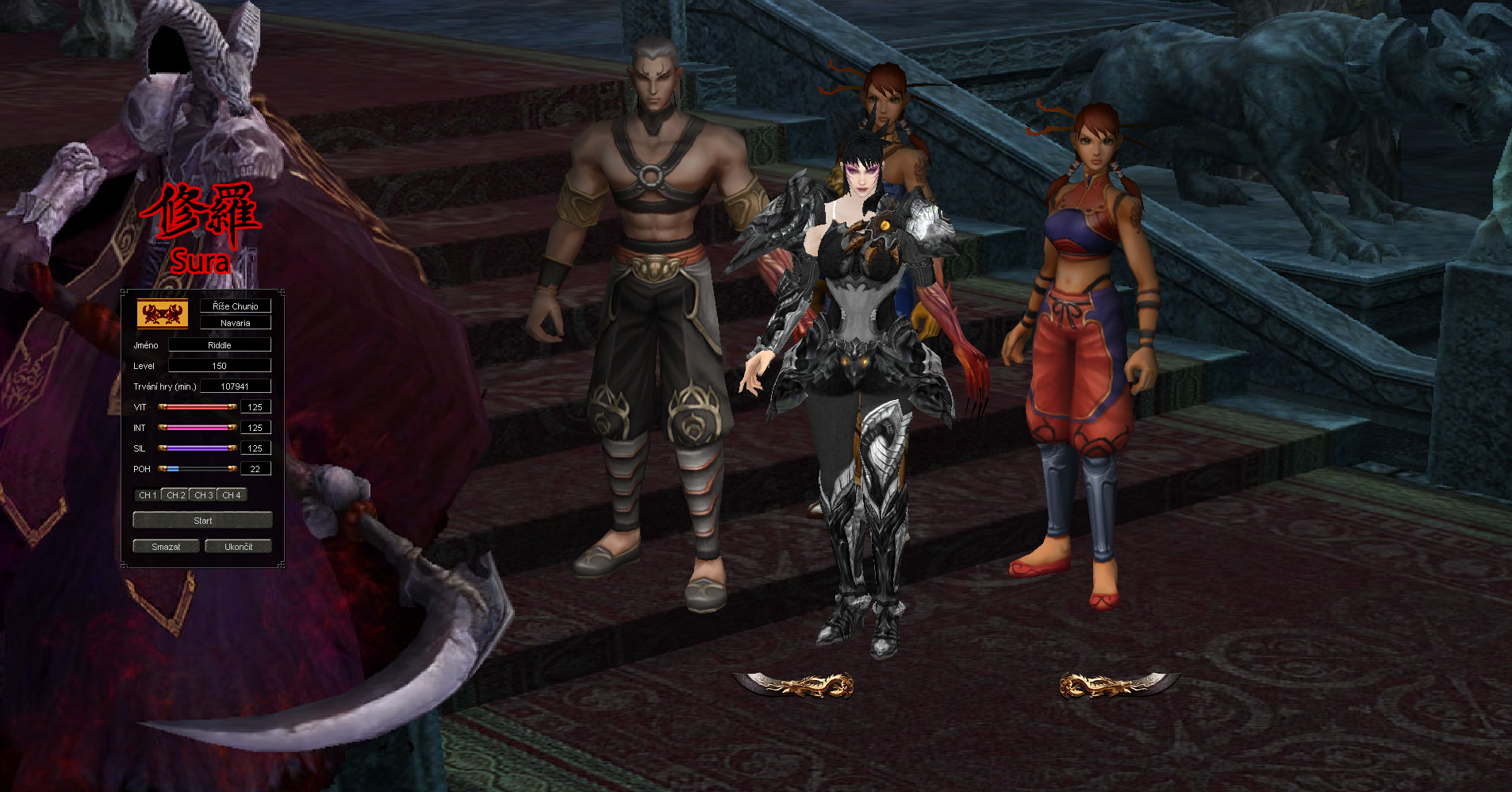Switch to channel CH 2
1512x792 pixels.
(175, 495)
